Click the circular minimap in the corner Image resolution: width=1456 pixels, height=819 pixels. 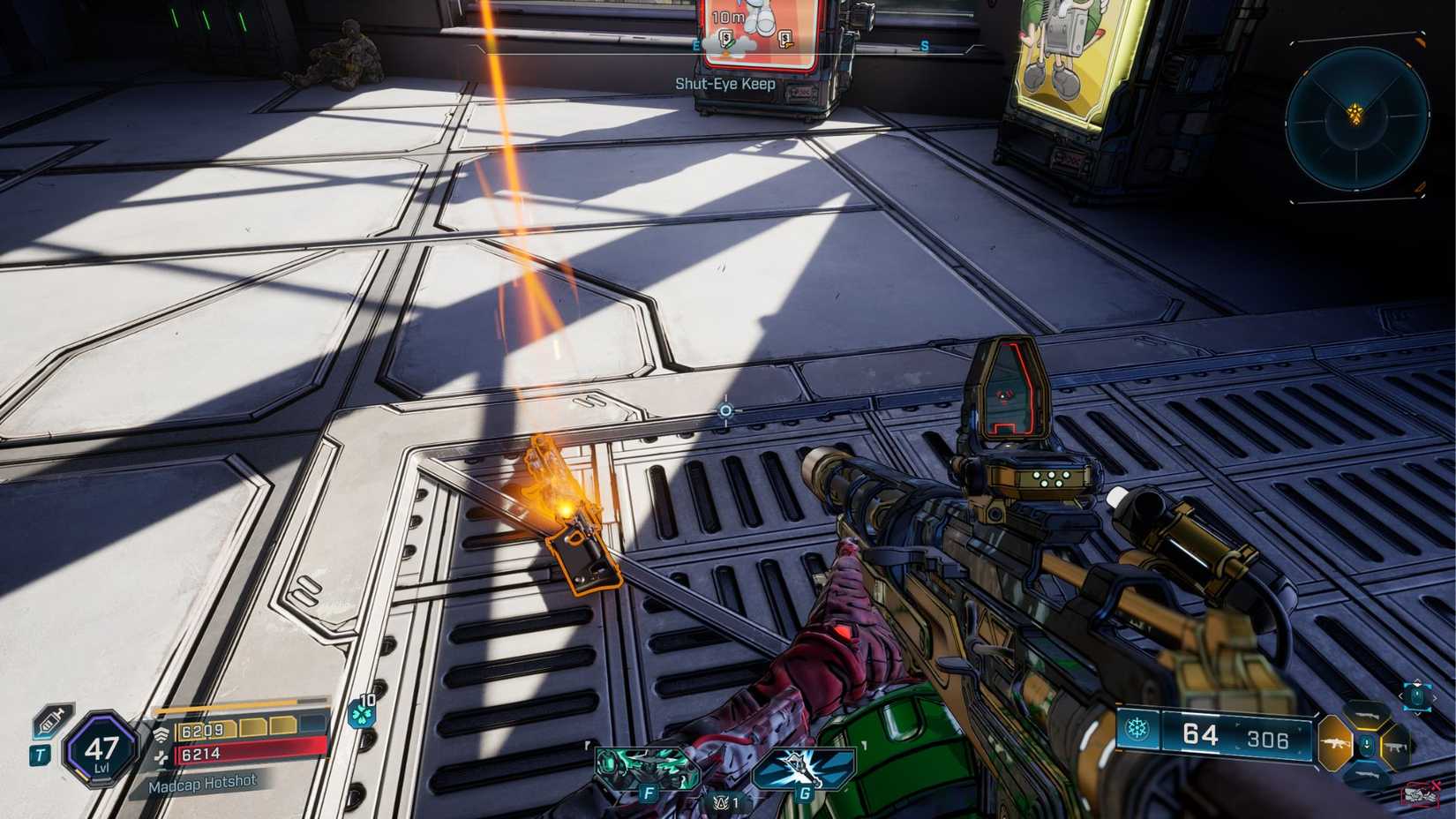1358,119
